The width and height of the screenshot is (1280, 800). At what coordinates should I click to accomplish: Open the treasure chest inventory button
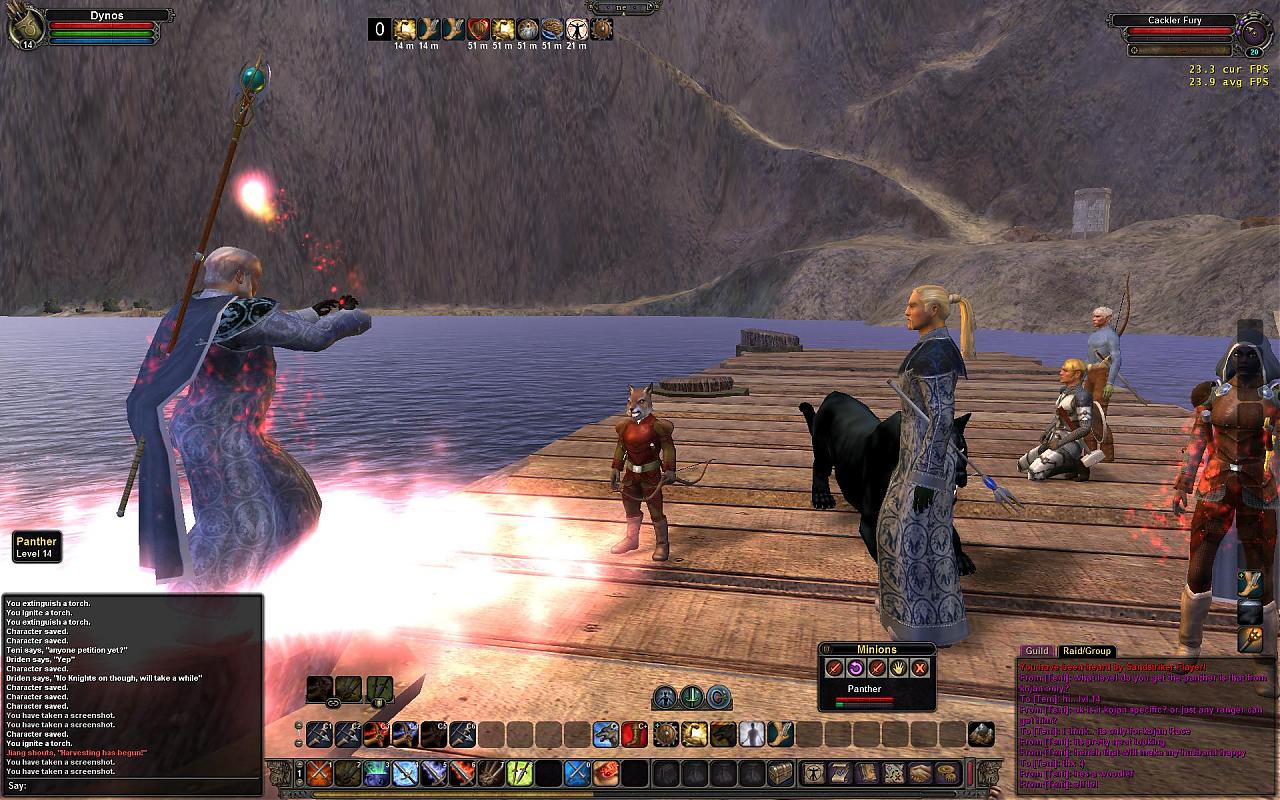[x=780, y=773]
